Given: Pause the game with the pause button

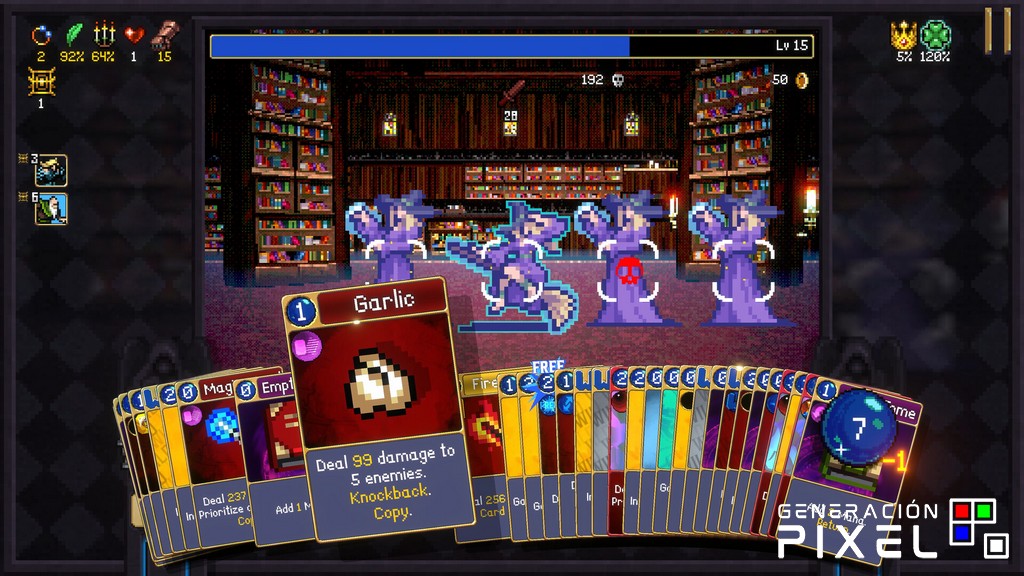Looking at the screenshot, I should click(997, 31).
